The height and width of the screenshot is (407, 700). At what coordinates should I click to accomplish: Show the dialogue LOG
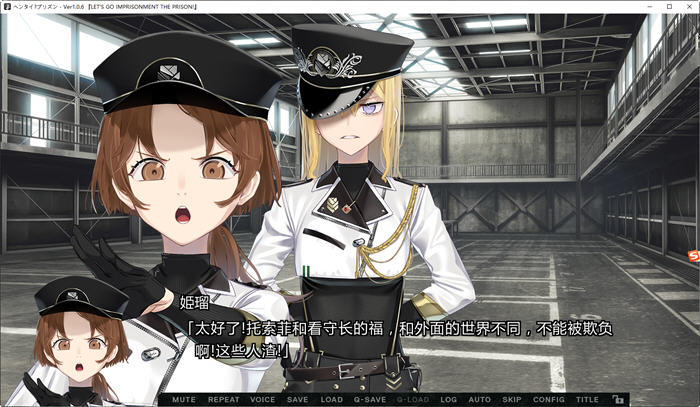(448, 399)
